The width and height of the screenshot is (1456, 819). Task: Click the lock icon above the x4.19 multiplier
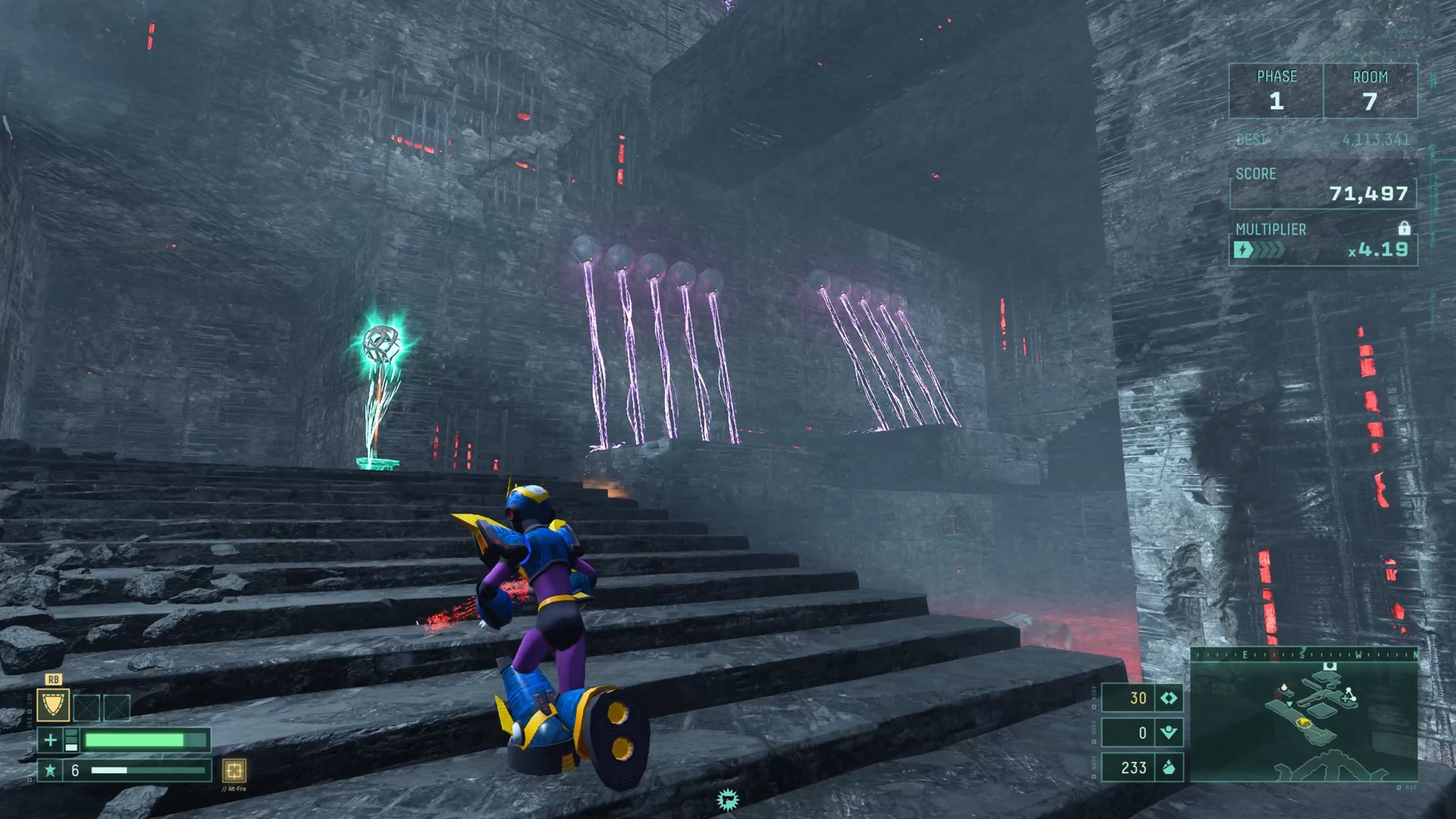tap(1404, 229)
